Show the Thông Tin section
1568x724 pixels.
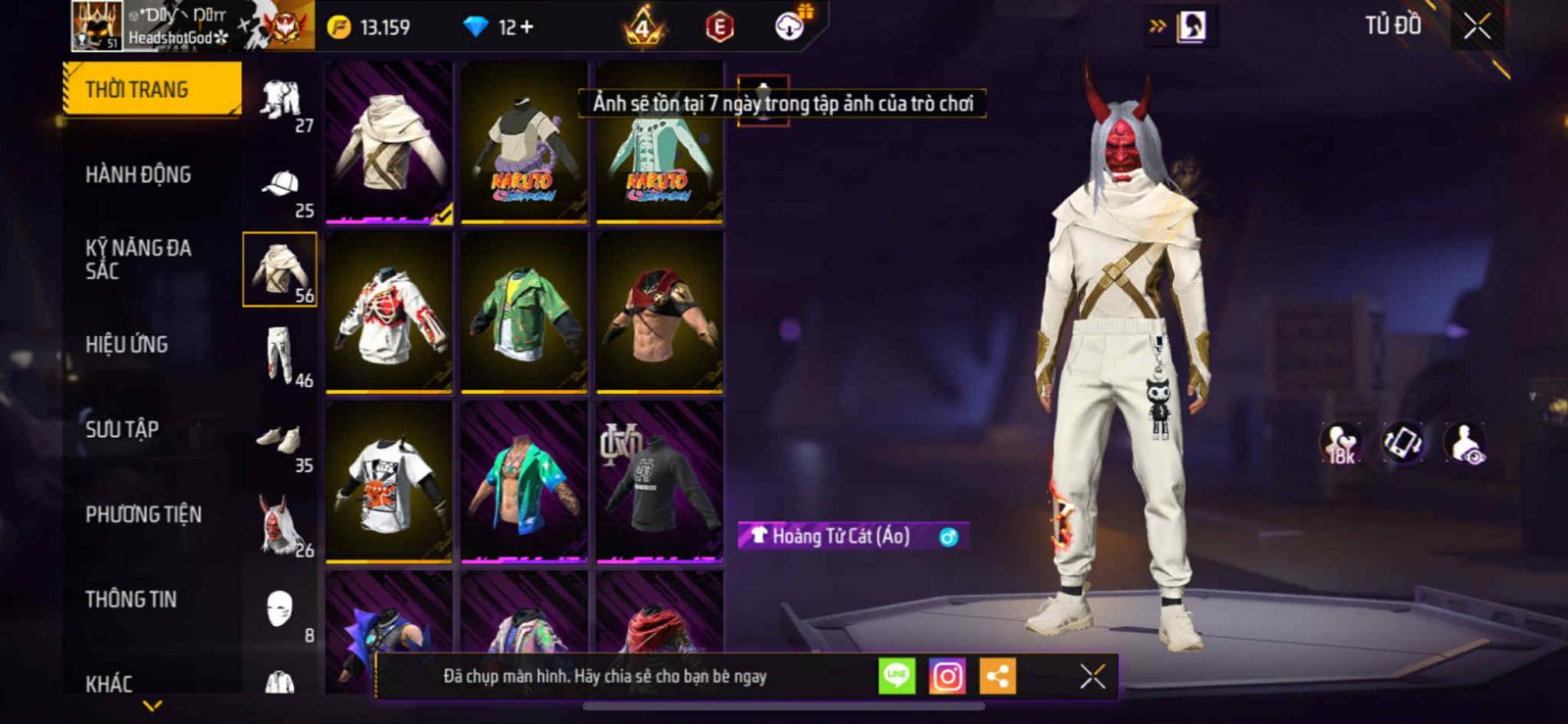coord(130,599)
